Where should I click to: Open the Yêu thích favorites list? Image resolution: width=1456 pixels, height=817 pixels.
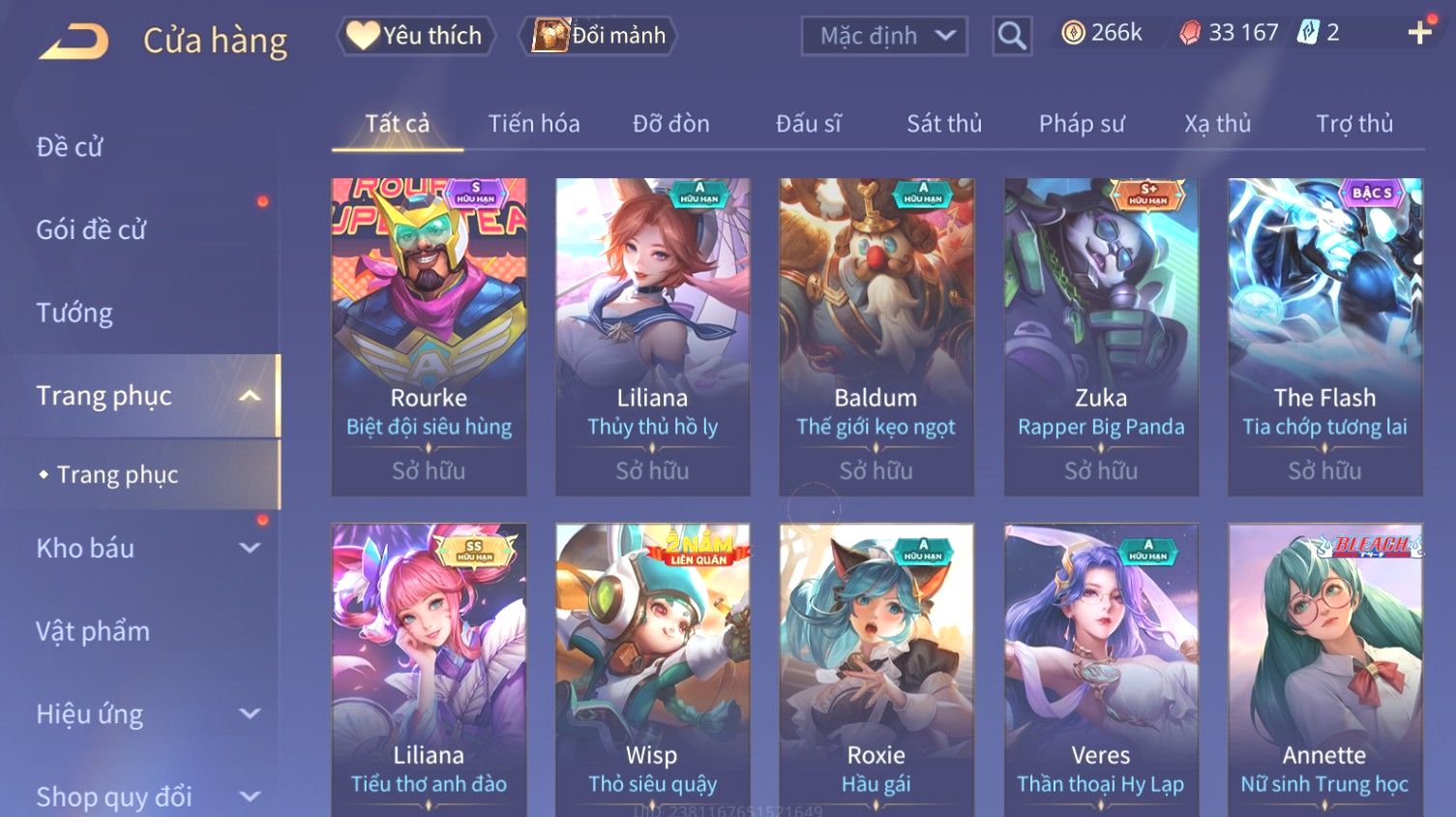(x=416, y=36)
